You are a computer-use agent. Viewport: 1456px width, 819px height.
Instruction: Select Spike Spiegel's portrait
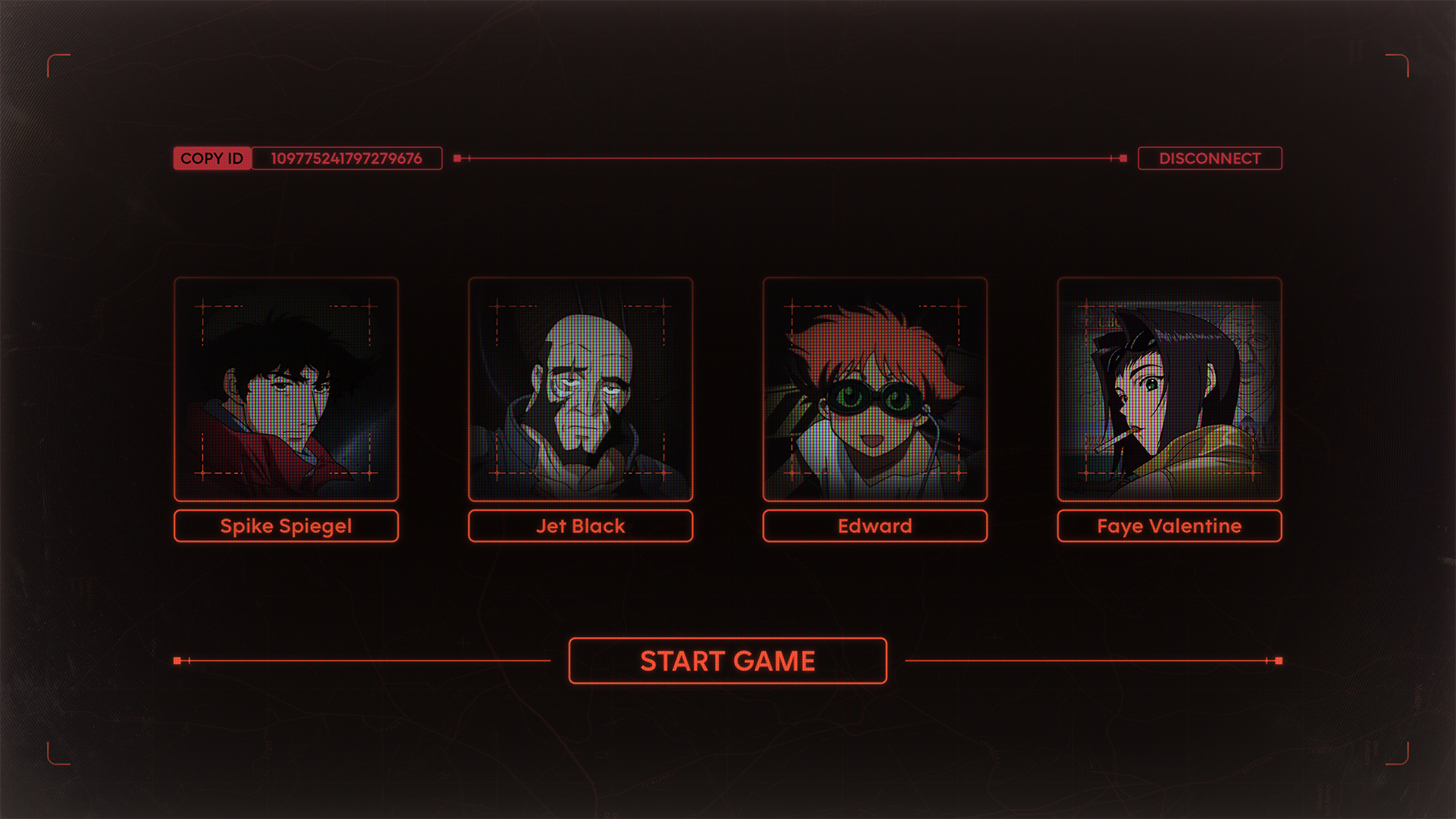(x=286, y=389)
